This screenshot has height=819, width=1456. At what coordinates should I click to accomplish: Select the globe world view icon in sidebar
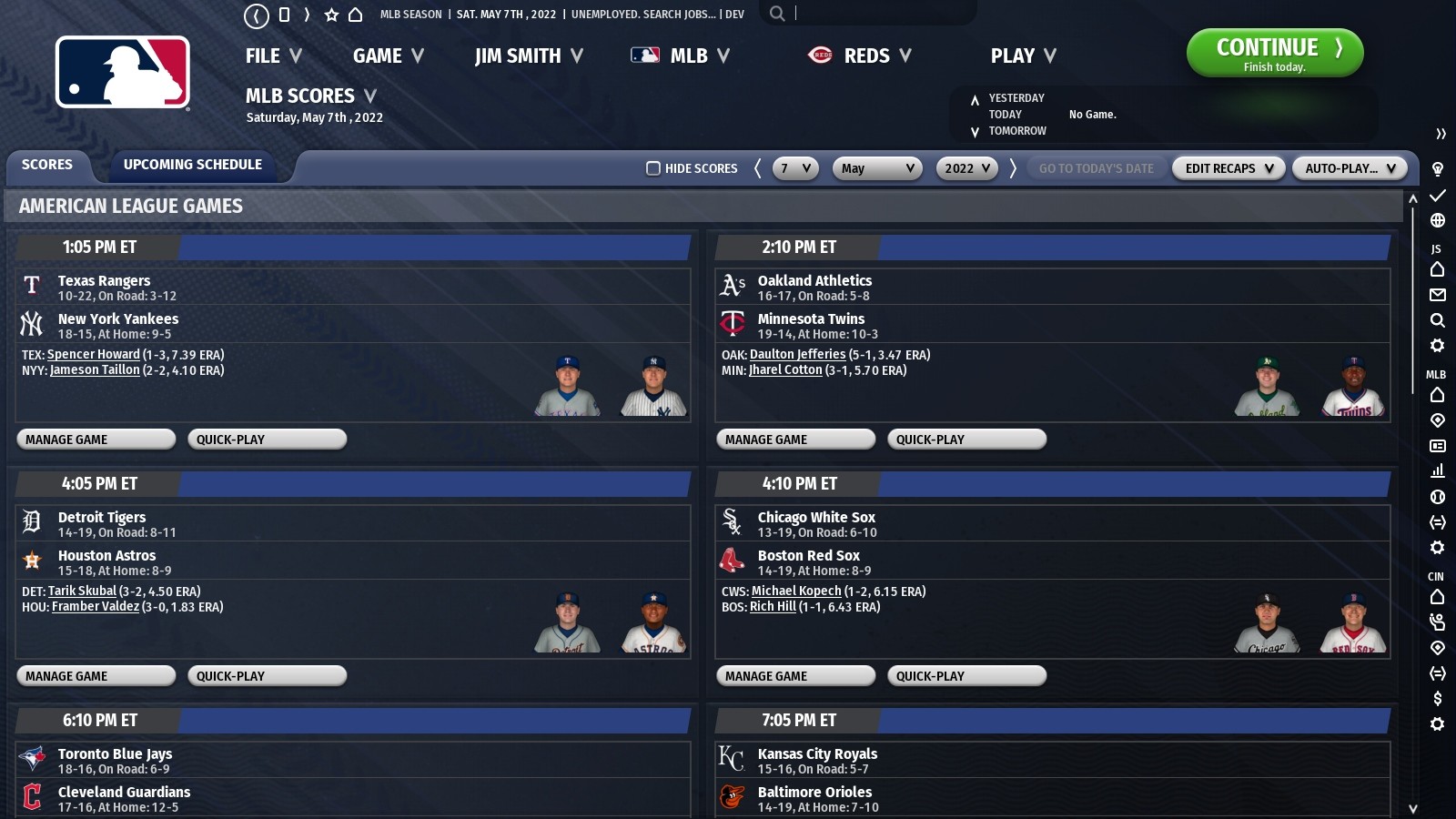click(x=1438, y=218)
